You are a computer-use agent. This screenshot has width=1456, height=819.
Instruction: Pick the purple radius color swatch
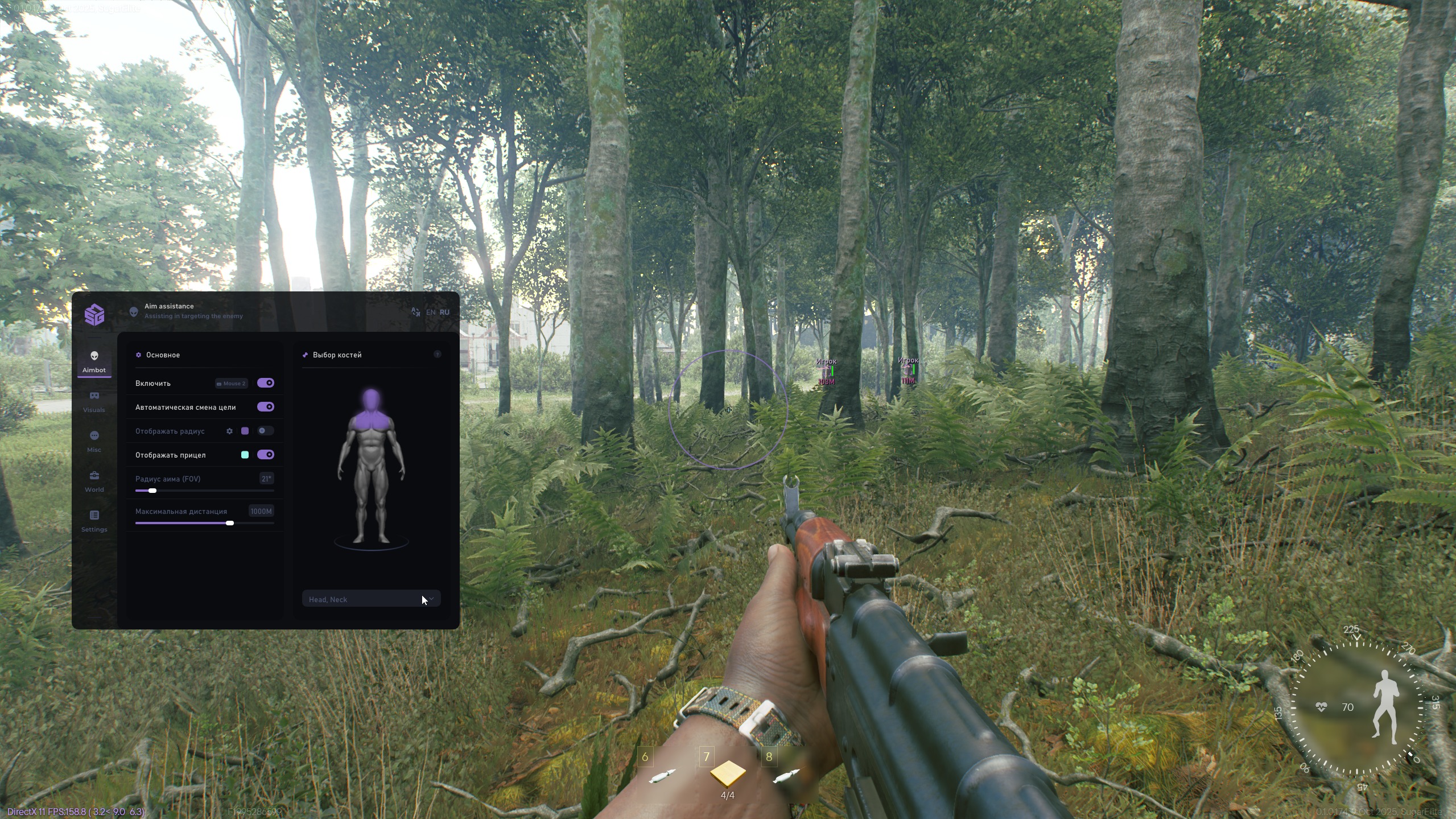tap(245, 431)
